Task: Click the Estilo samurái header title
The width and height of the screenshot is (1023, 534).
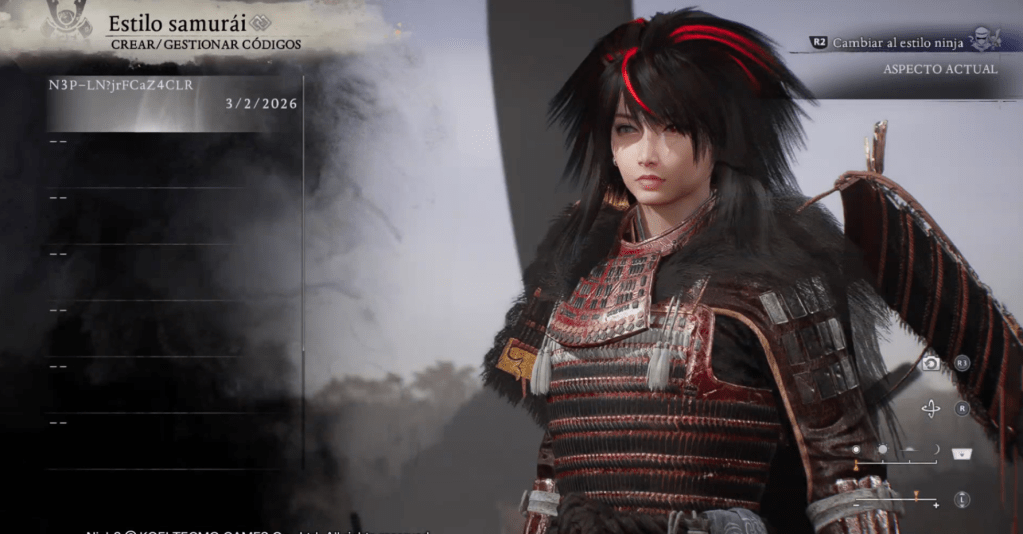Action: pos(162,22)
